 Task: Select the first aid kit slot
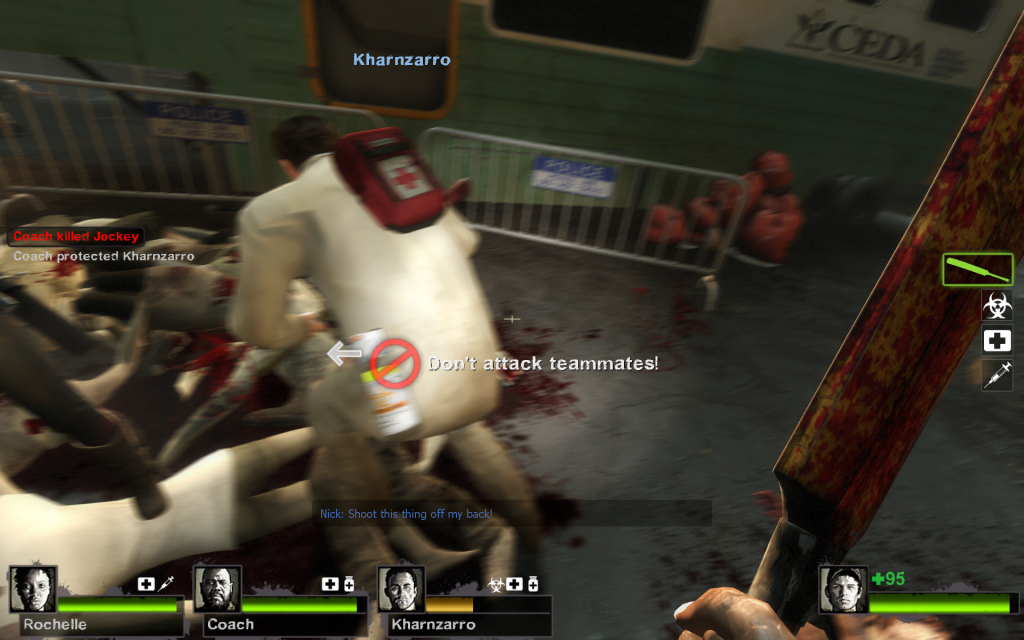point(997,341)
